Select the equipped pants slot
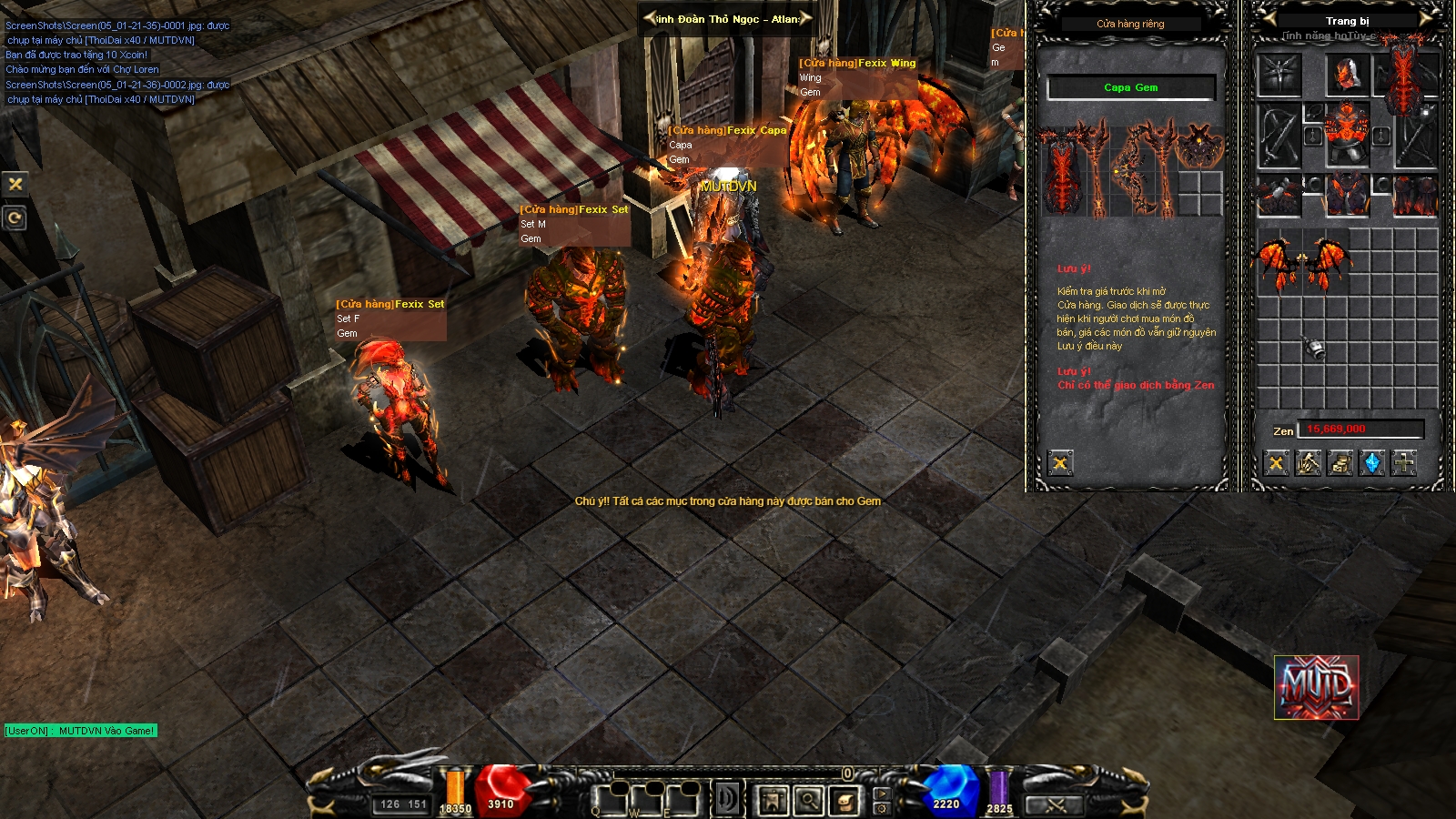The height and width of the screenshot is (819, 1456). click(x=1347, y=194)
